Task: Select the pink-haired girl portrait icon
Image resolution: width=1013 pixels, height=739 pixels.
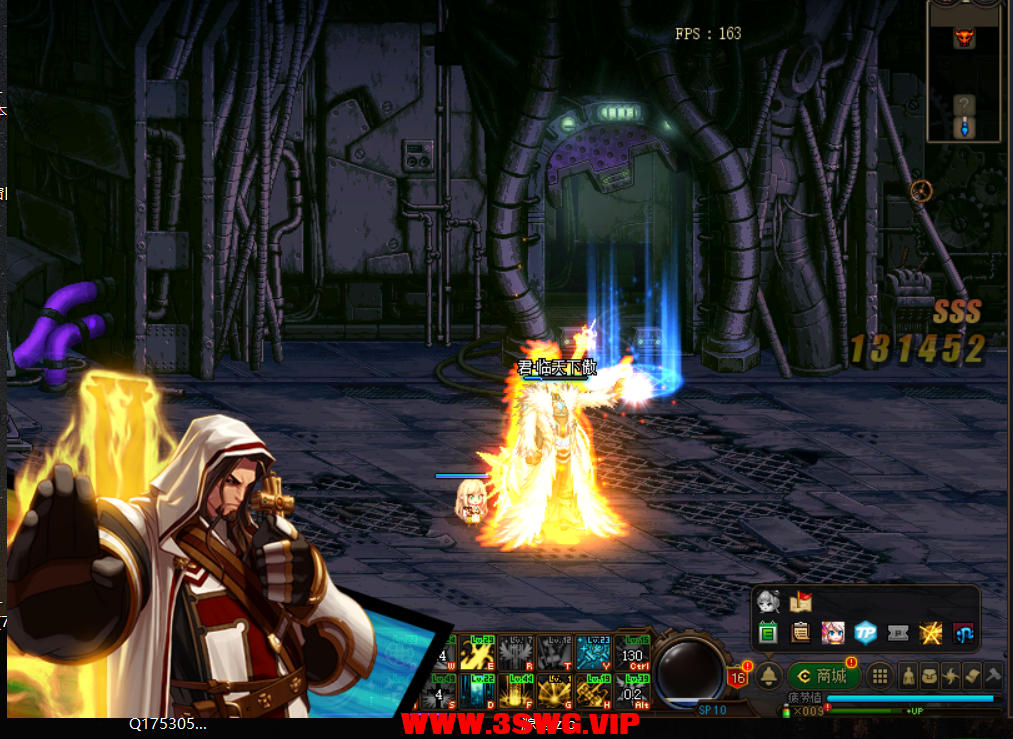Action: tap(832, 632)
